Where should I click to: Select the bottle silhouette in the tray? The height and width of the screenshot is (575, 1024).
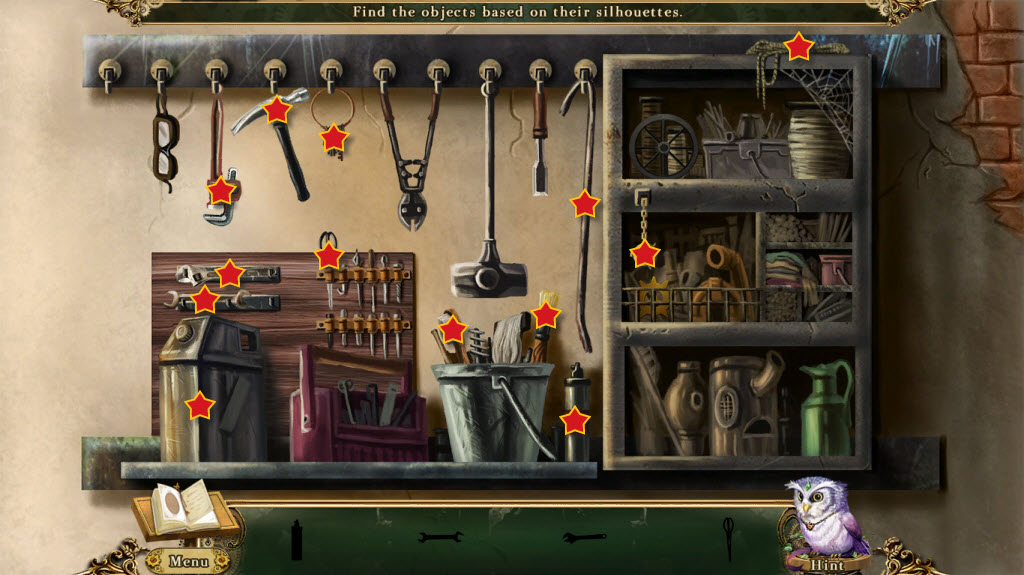click(296, 540)
